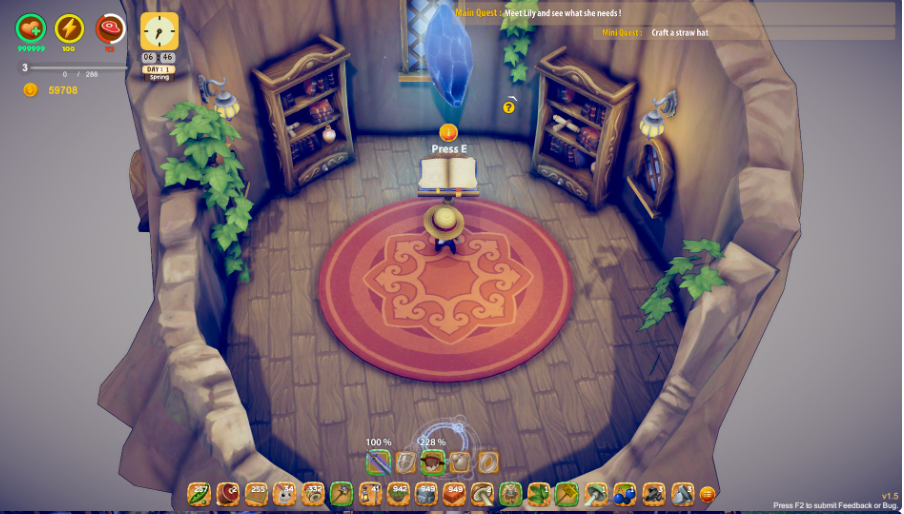Viewport: 904px width, 514px height.
Task: Select the equipped sword slot
Action: click(378, 462)
